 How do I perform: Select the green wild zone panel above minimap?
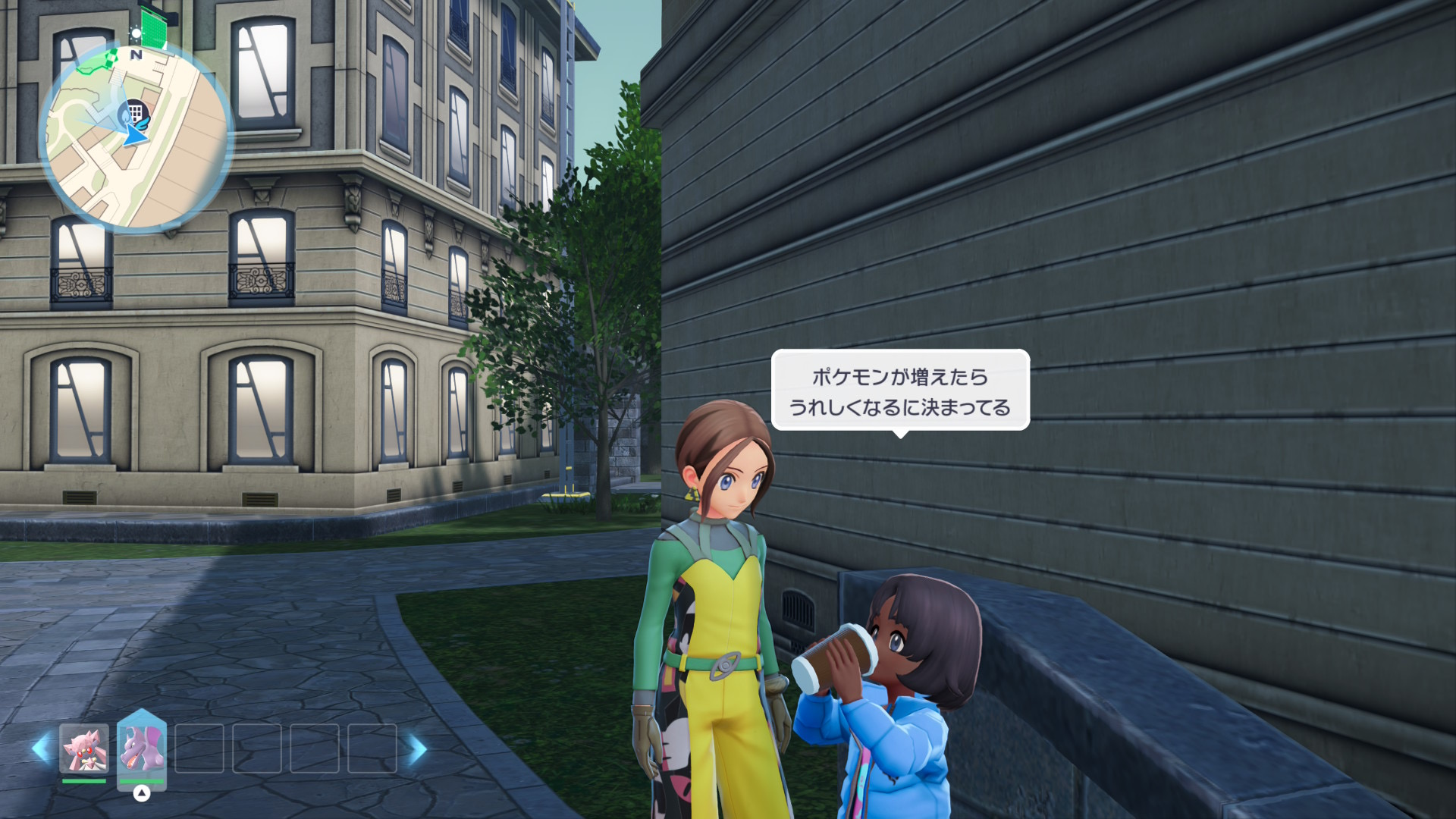(154, 28)
